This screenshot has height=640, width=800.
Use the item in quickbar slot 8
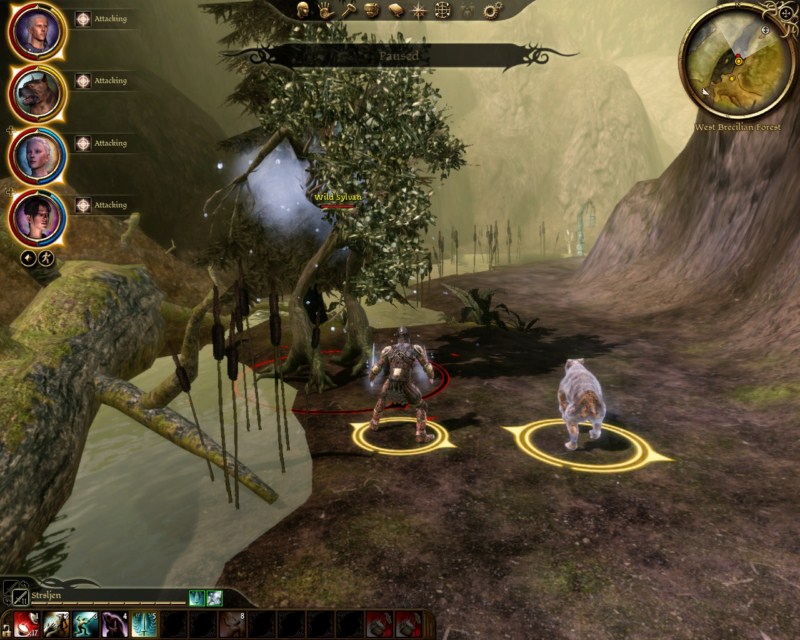(x=232, y=625)
